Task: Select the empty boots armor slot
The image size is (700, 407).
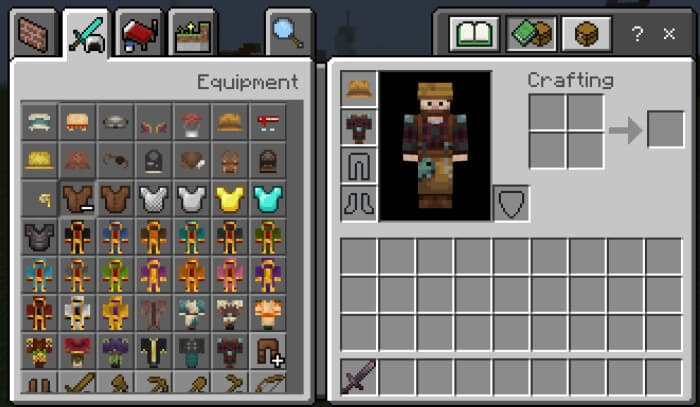Action: pyautogui.click(x=359, y=203)
